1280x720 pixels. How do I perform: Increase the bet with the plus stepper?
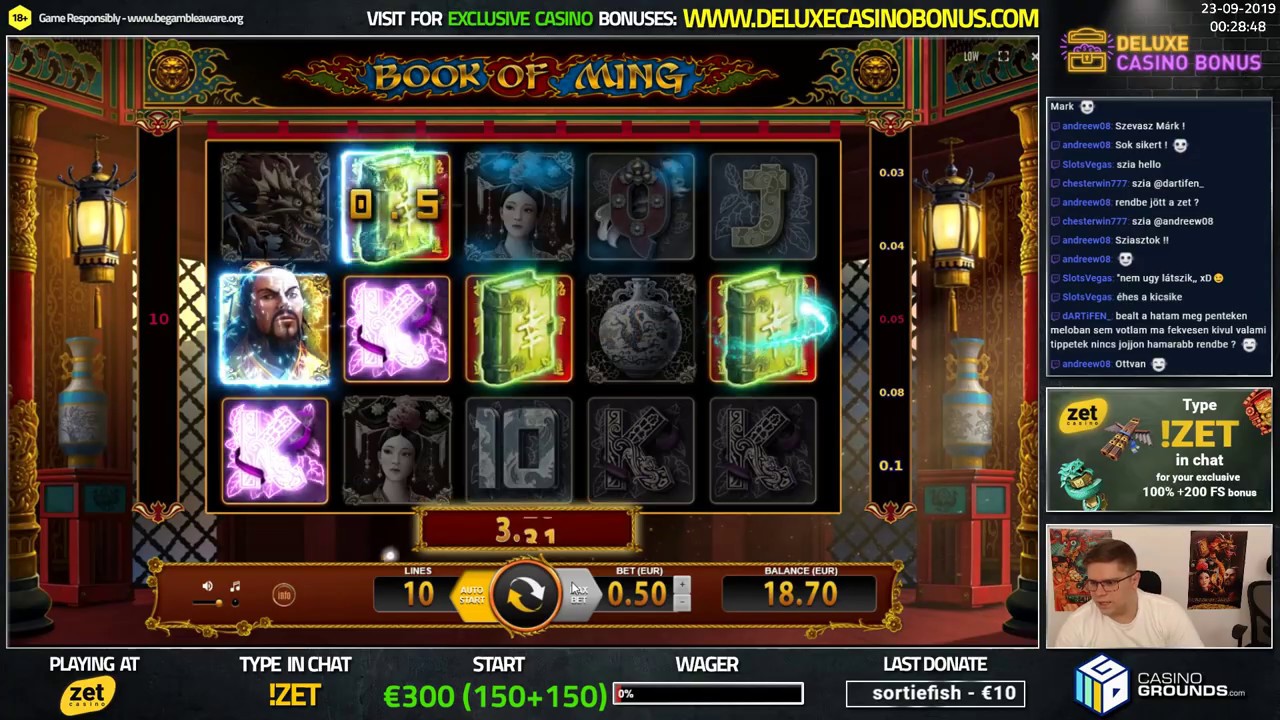pyautogui.click(x=683, y=583)
